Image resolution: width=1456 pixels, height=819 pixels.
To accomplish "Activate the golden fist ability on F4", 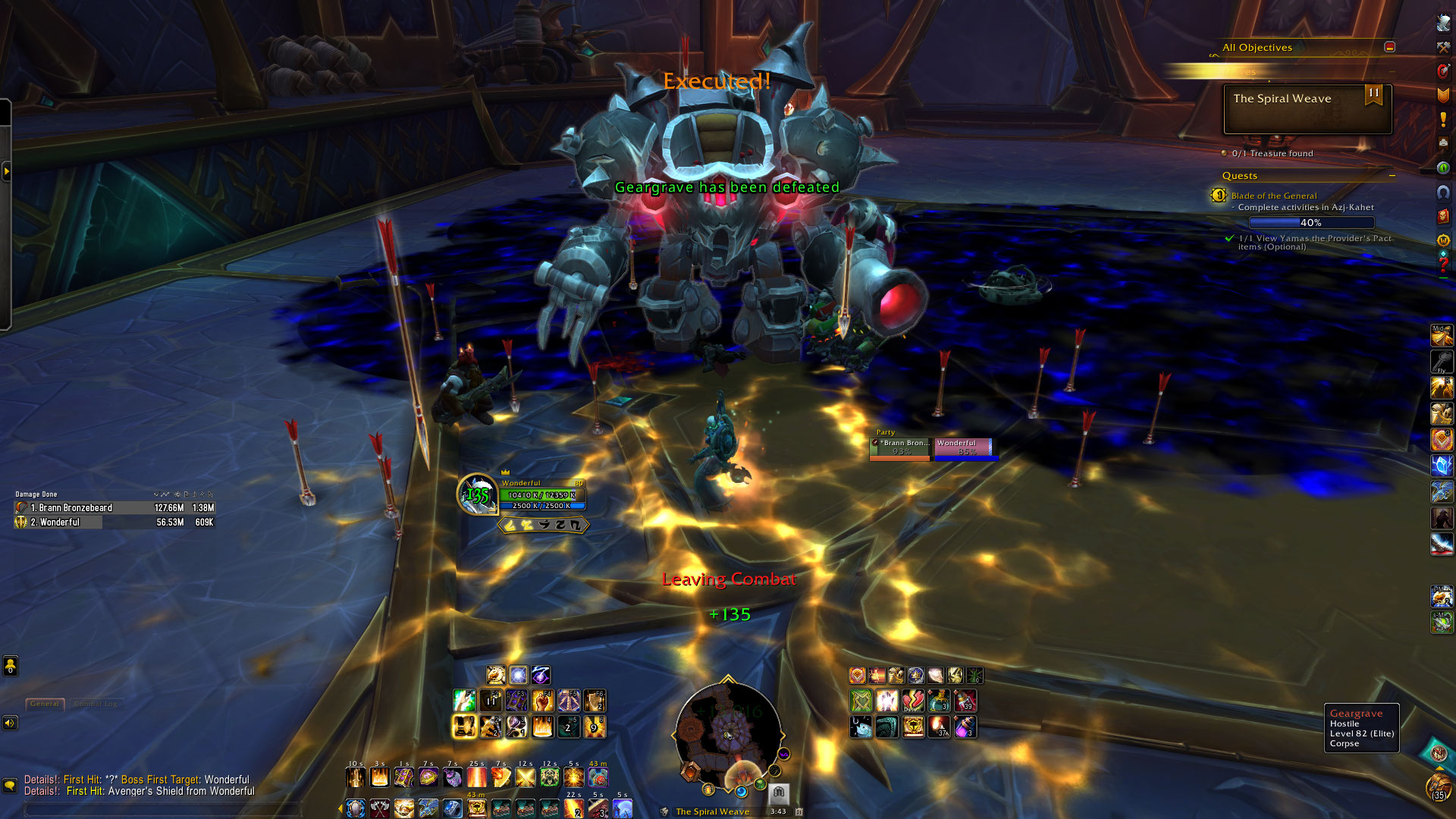I will (x=543, y=701).
